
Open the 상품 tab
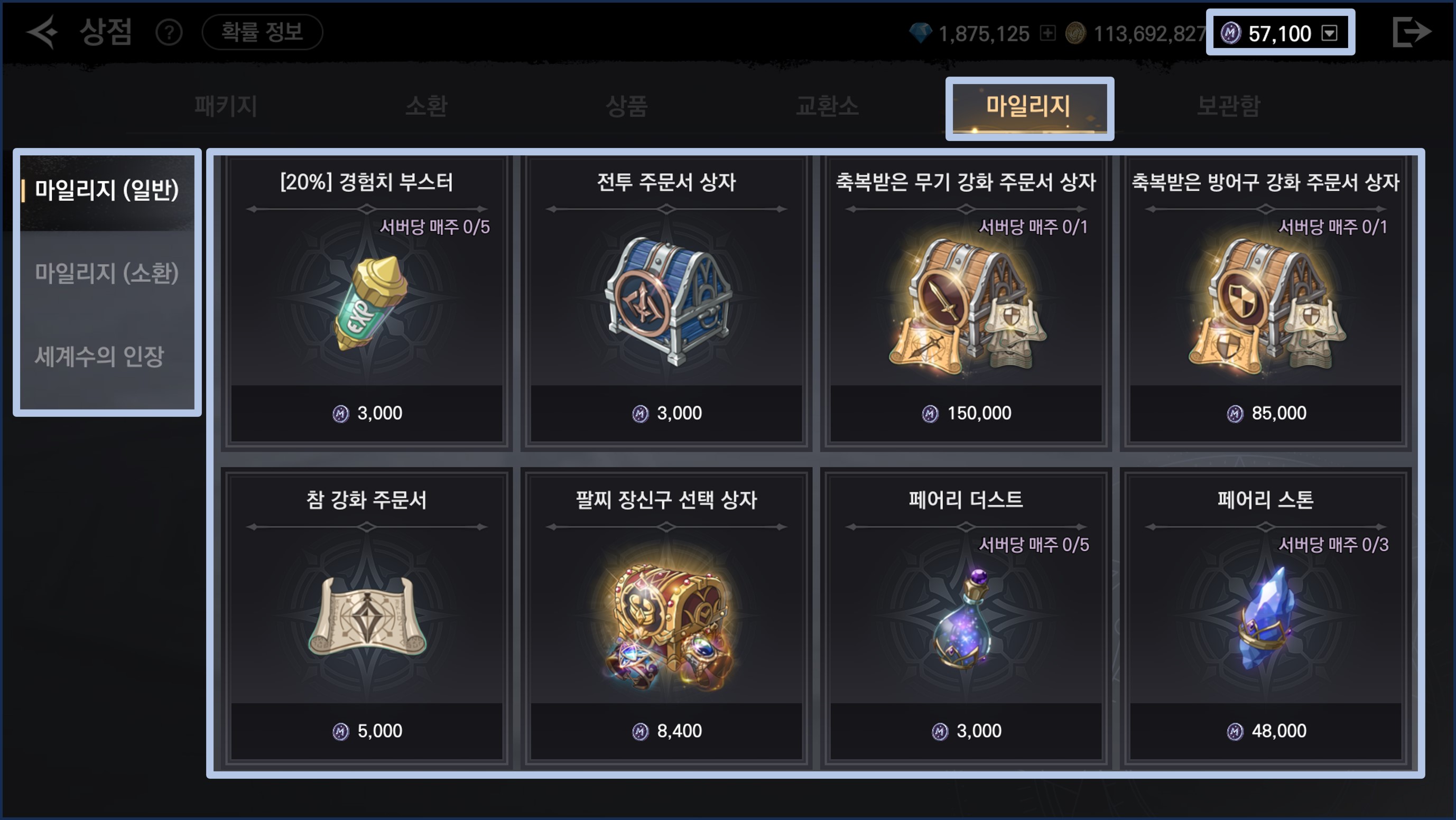coord(626,106)
